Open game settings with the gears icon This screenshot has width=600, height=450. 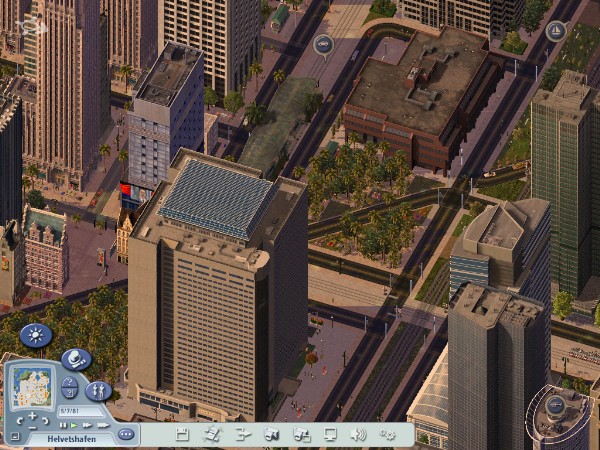[x=388, y=434]
